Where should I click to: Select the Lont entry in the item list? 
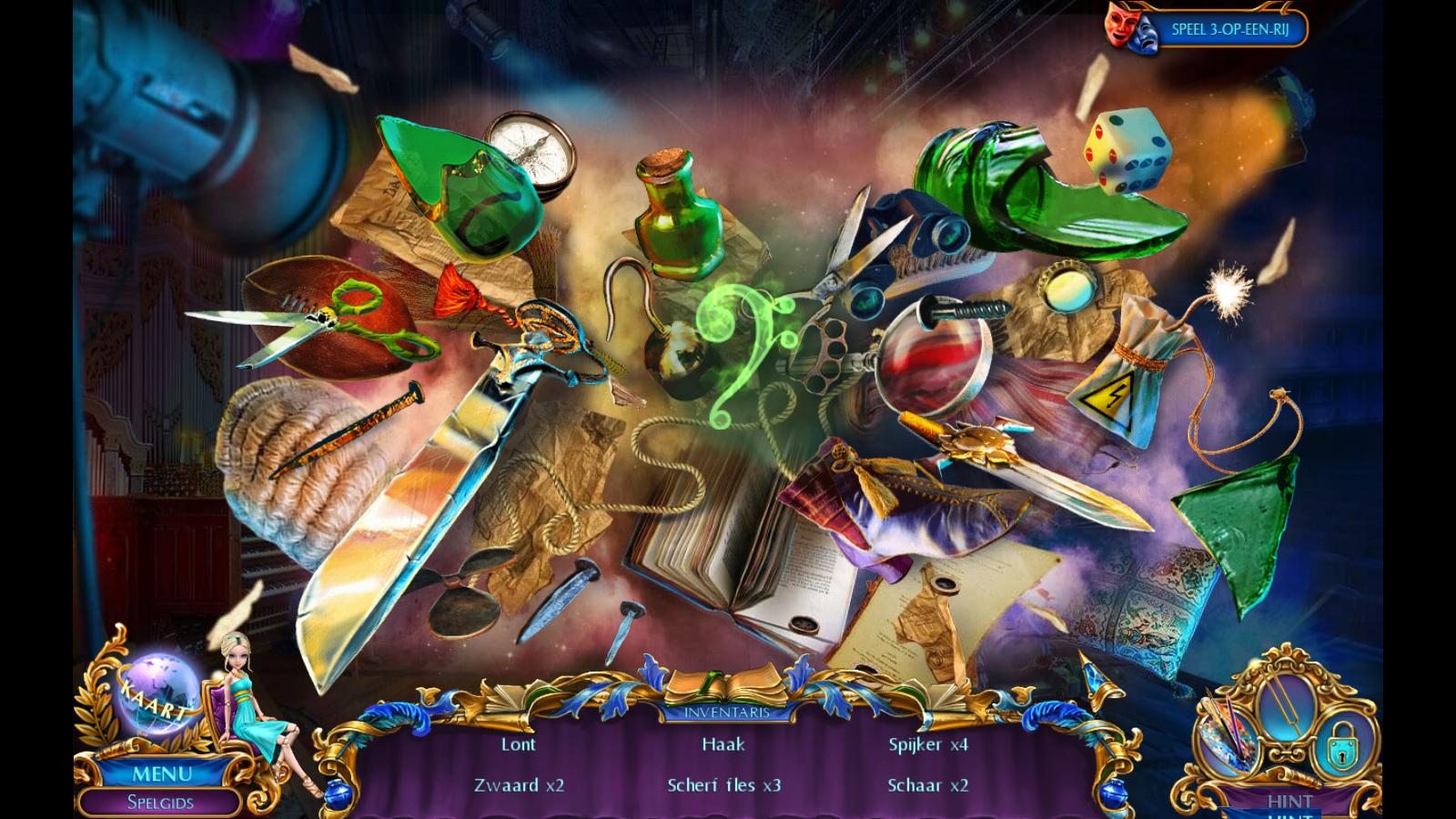pyautogui.click(x=519, y=744)
